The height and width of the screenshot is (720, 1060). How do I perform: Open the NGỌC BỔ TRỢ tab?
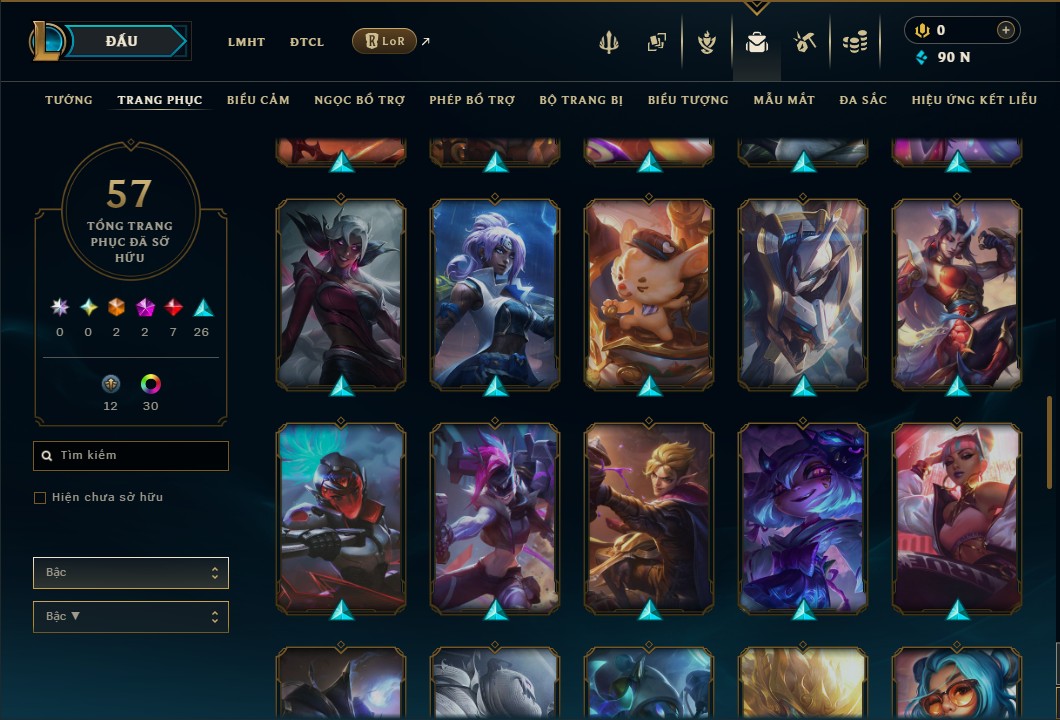(x=359, y=100)
